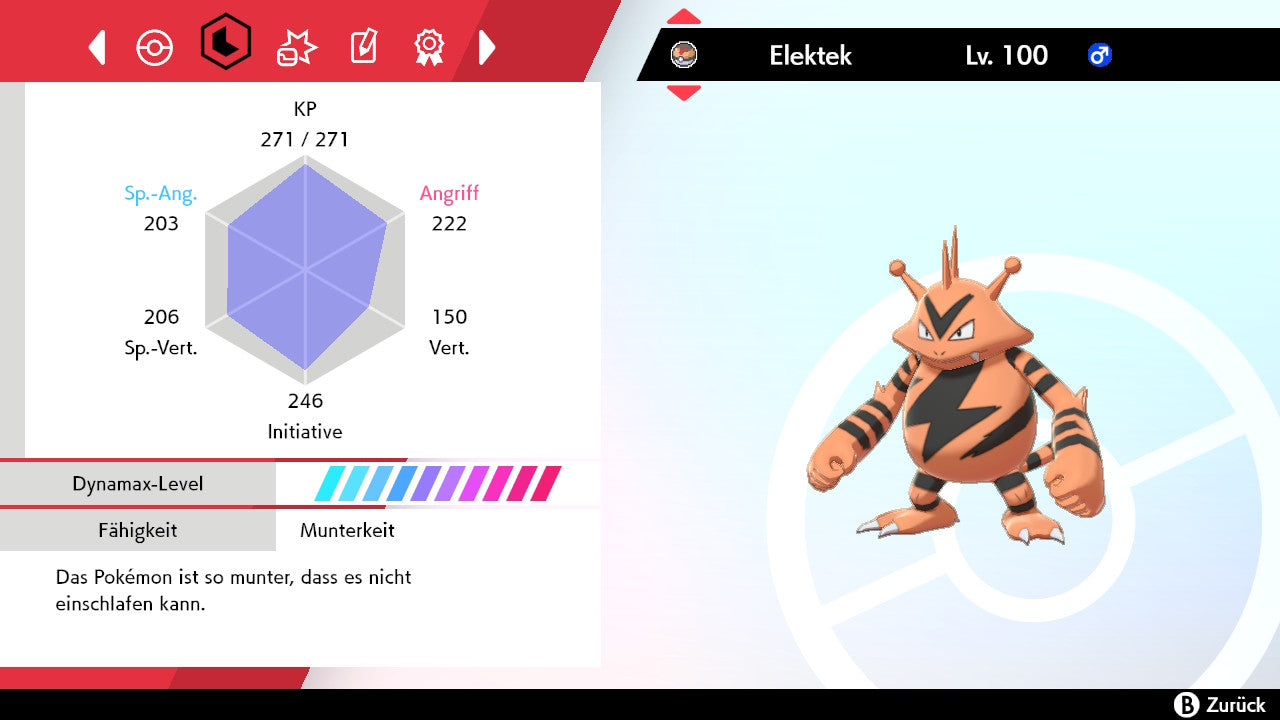Go to the next summary page arrow

tap(487, 47)
